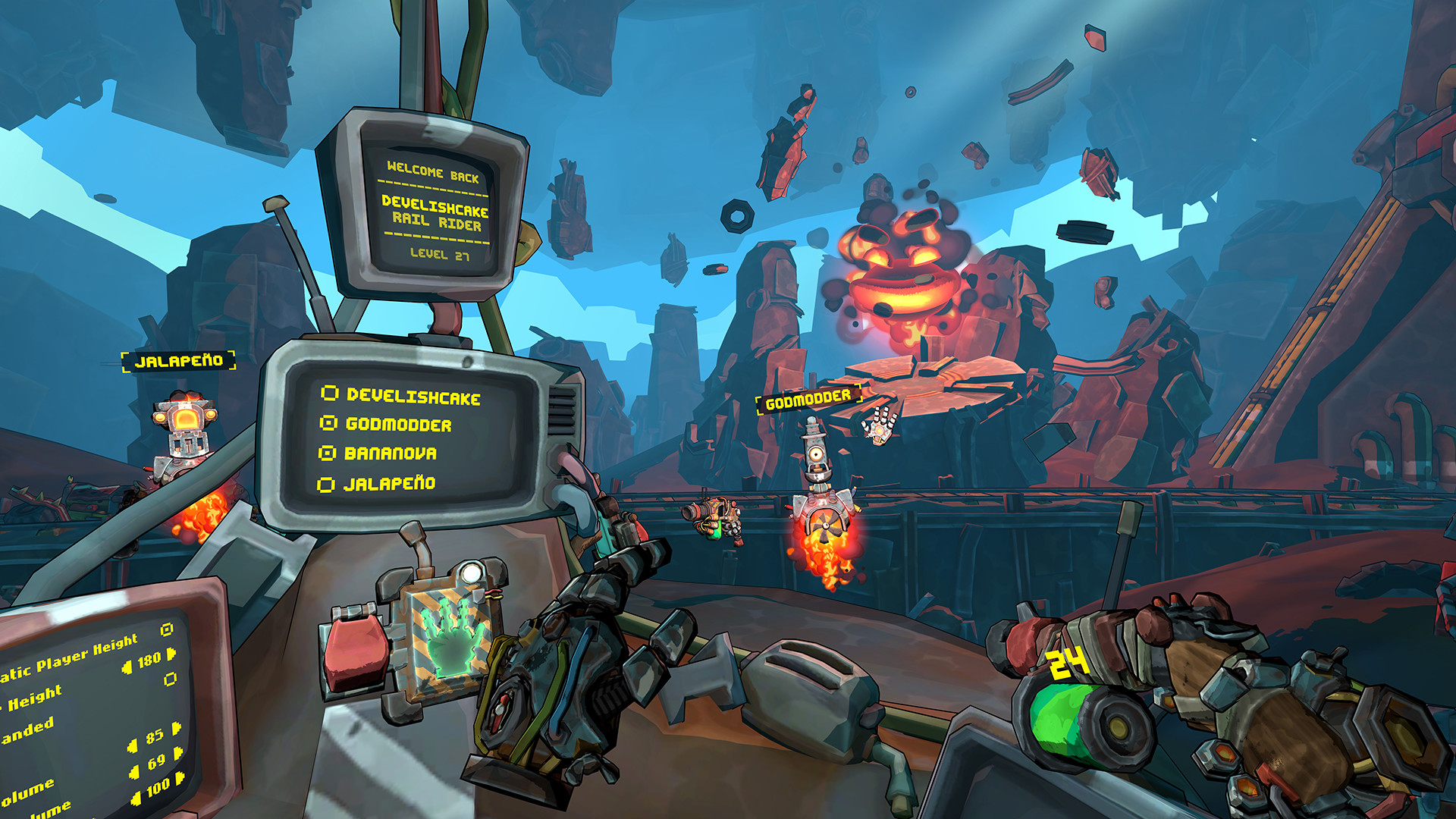Turn down the volume set to 100
This screenshot has height=819, width=1456.
point(136,798)
